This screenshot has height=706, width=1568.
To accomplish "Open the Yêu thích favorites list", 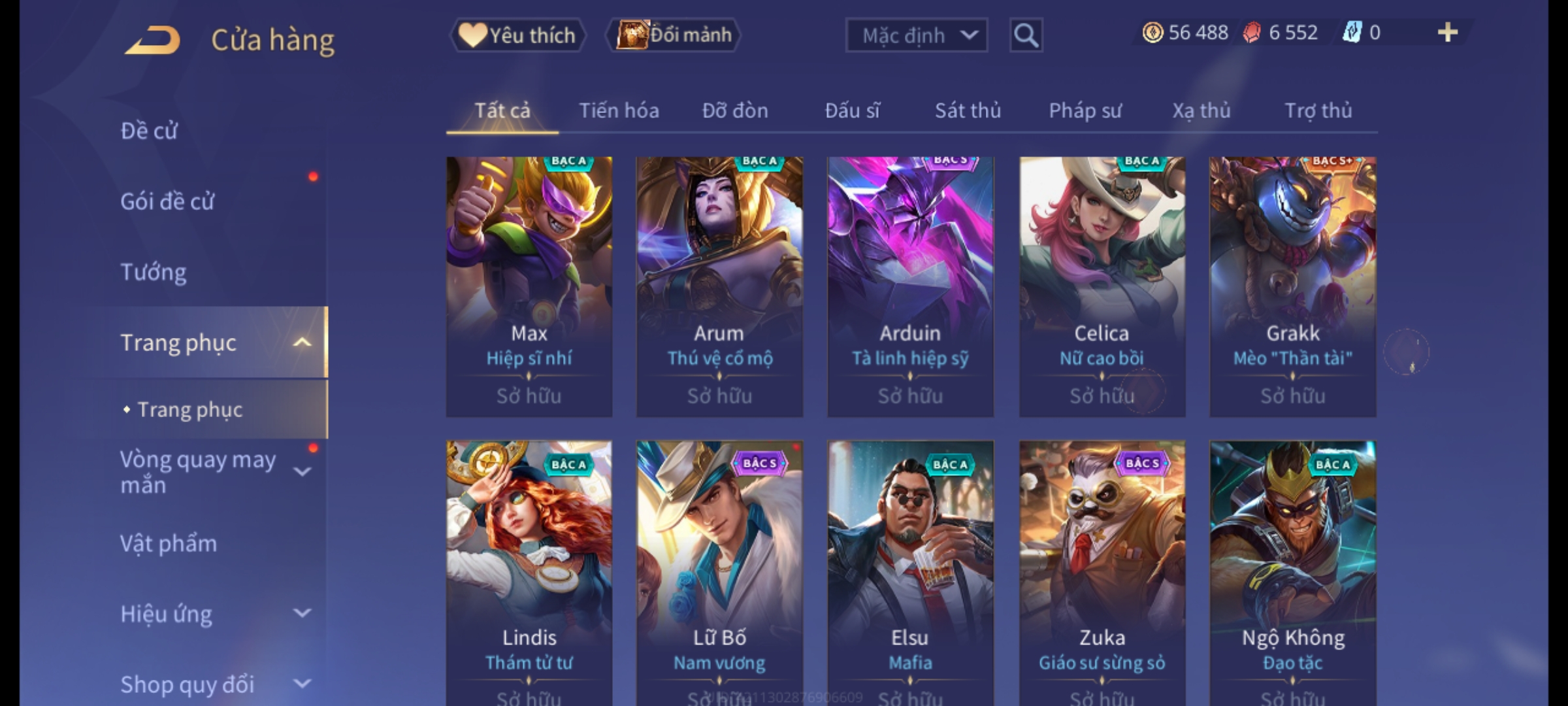I will click(517, 35).
